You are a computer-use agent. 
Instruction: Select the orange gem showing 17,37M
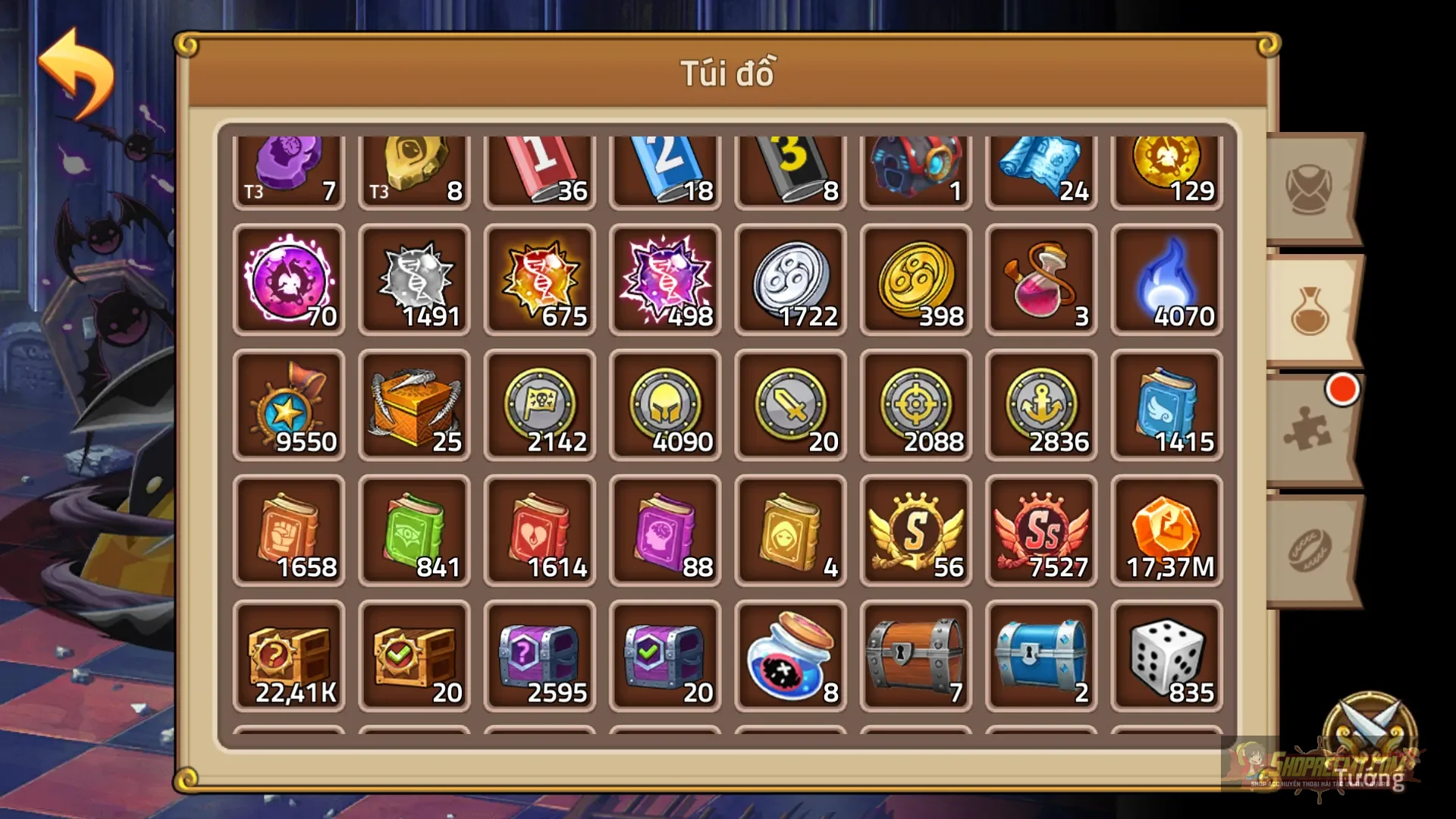pos(1166,529)
